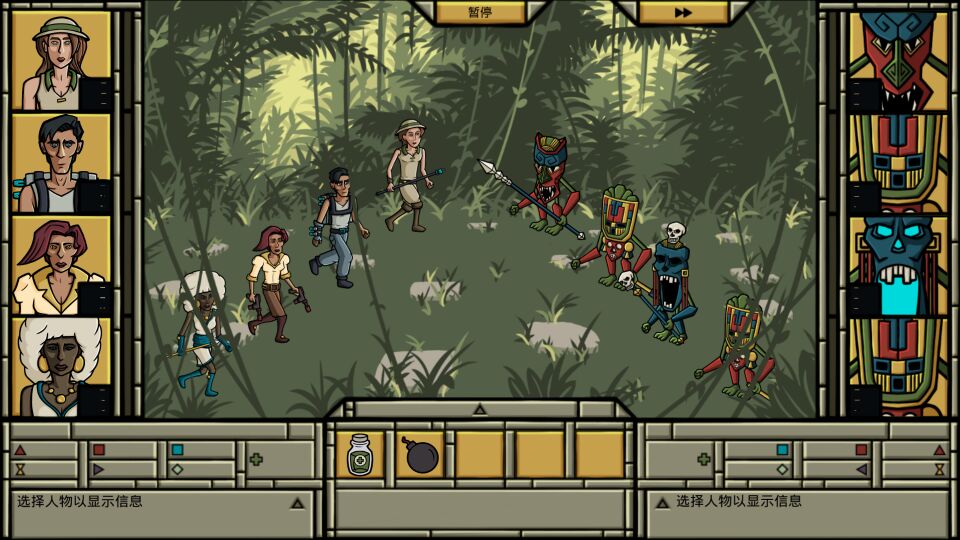Expand the right enemy info panel
The height and width of the screenshot is (540, 960).
662,502
